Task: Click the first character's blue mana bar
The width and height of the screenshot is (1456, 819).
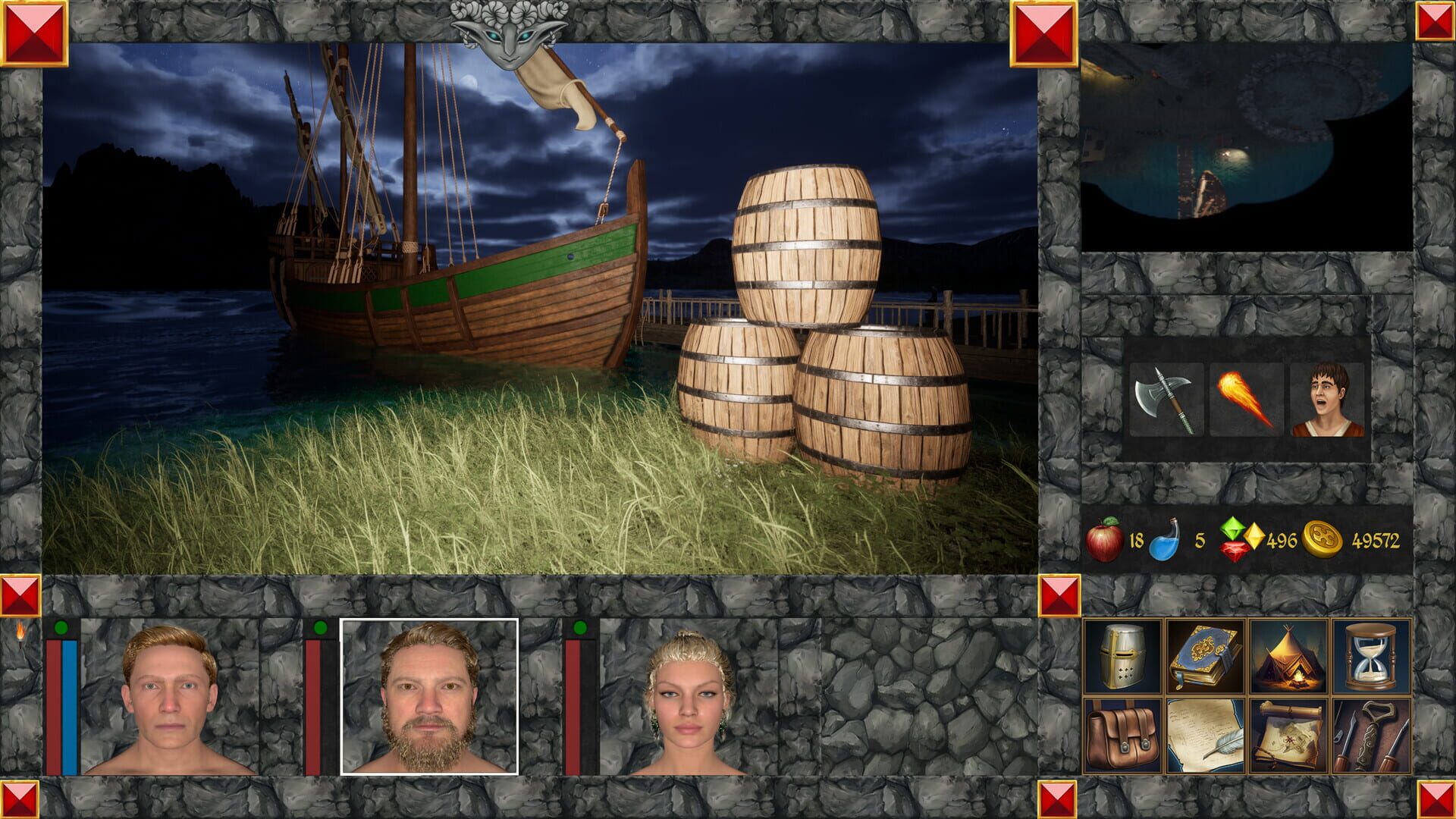Action: pos(71,705)
